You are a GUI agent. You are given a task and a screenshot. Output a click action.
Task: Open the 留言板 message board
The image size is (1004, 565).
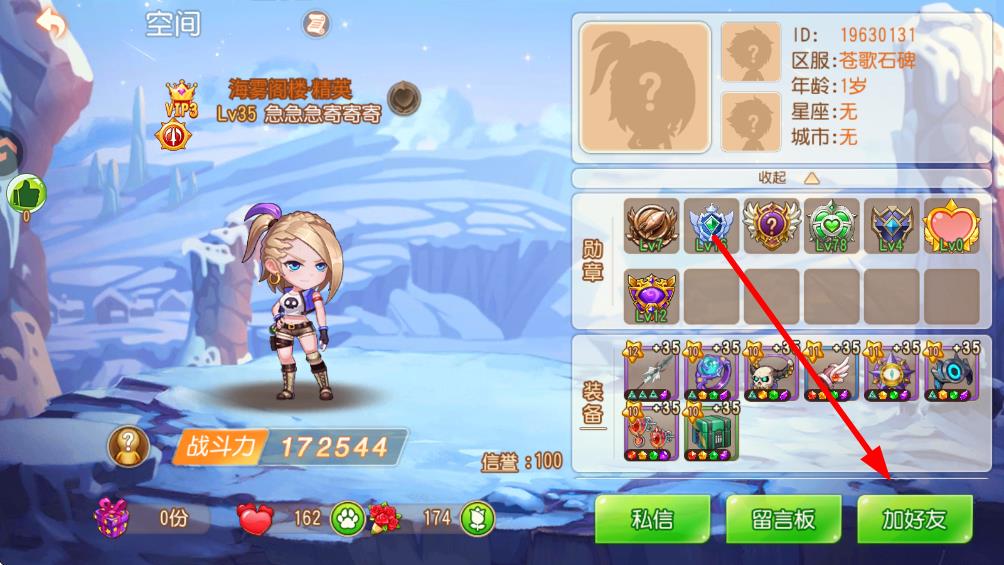point(783,520)
